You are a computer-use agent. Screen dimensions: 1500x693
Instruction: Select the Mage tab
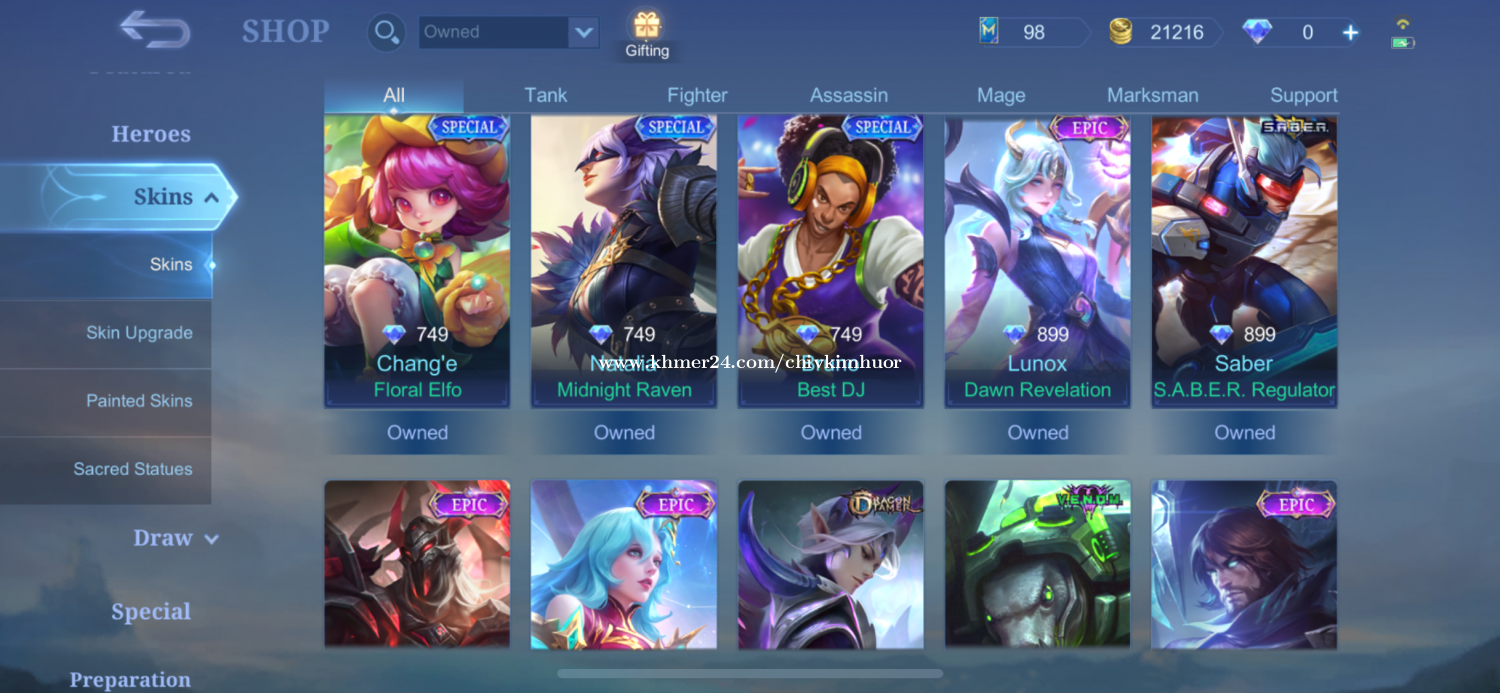pos(1001,95)
